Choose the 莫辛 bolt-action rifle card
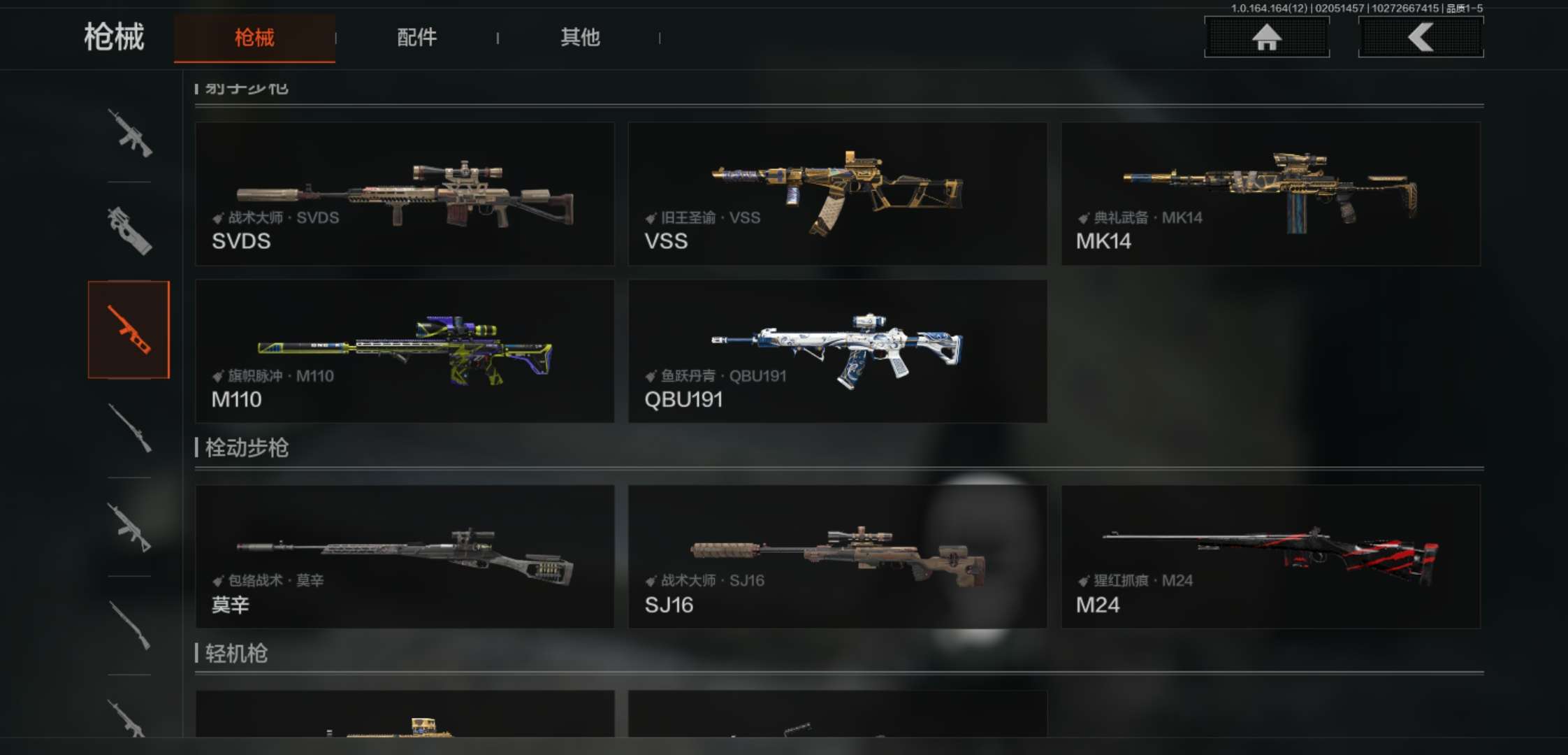This screenshot has width=1568, height=755. click(405, 556)
